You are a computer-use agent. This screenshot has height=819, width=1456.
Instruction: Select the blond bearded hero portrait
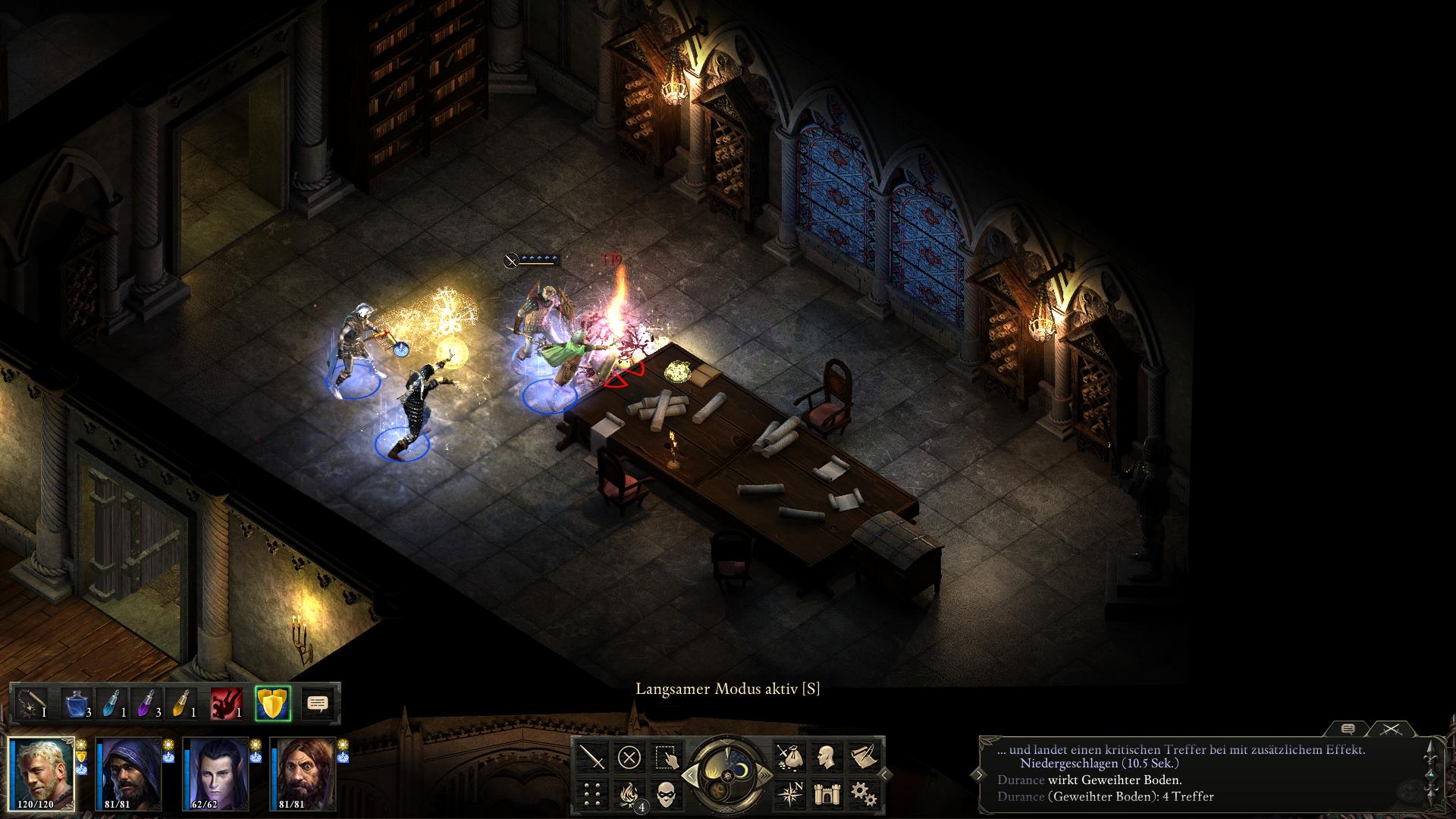tap(42, 773)
